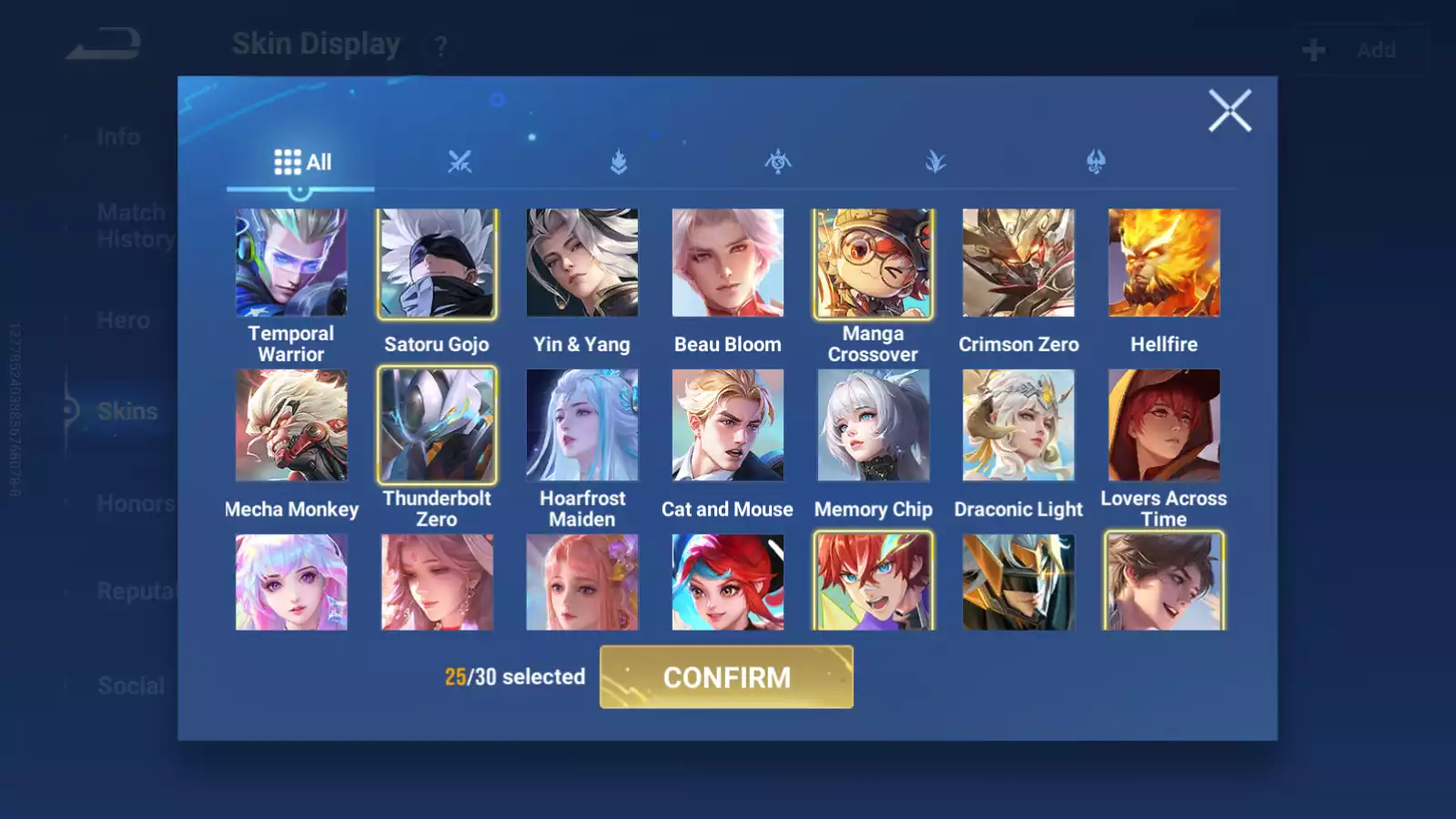Image resolution: width=1456 pixels, height=819 pixels.
Task: Select the Hellfire skin thumbnail
Action: click(x=1164, y=263)
